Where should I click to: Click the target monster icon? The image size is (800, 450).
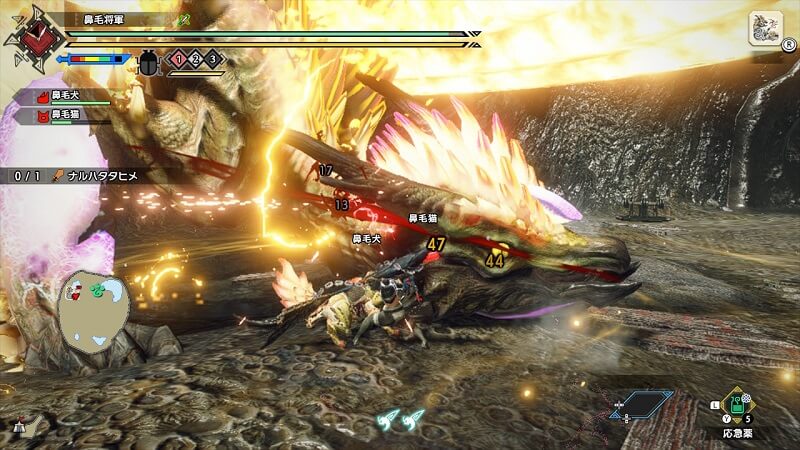coord(765,28)
